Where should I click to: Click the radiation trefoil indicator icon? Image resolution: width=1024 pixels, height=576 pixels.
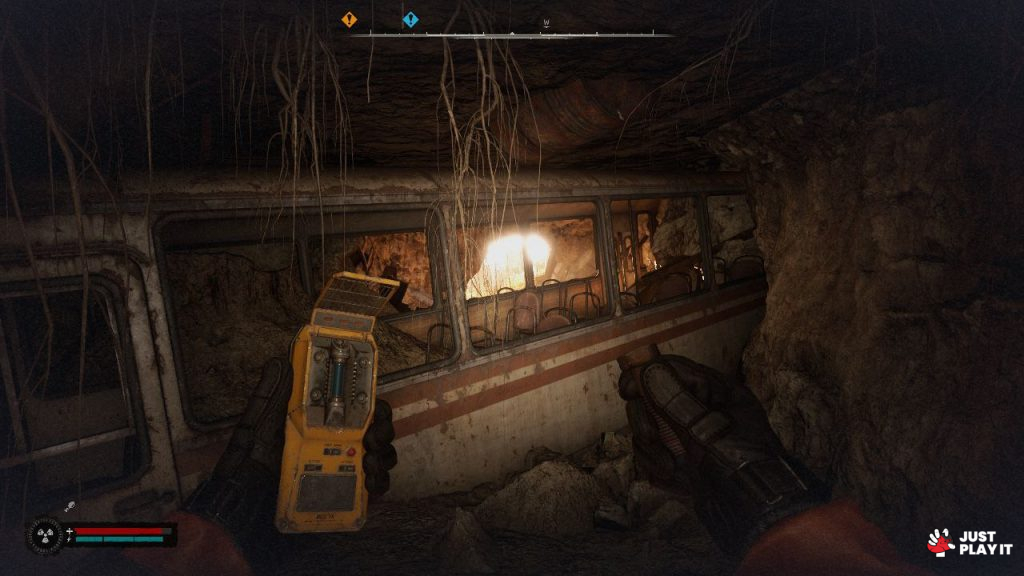[45, 534]
